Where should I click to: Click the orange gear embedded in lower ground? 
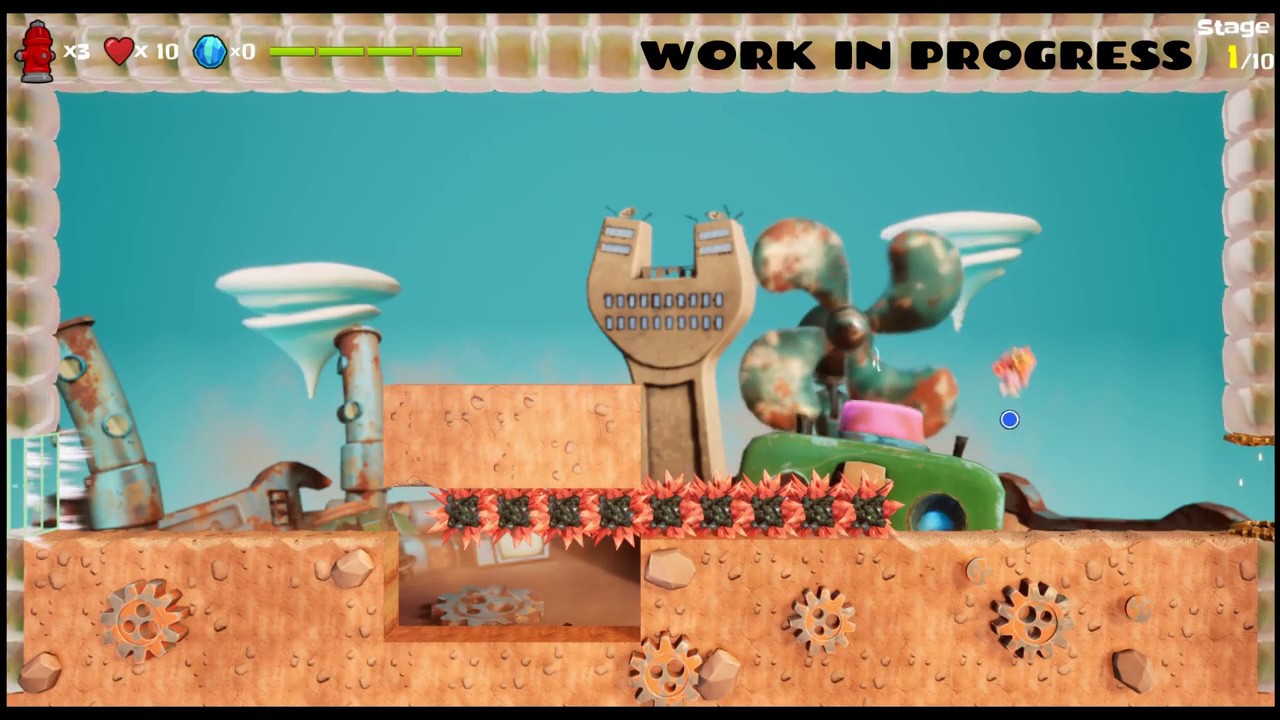click(x=140, y=620)
